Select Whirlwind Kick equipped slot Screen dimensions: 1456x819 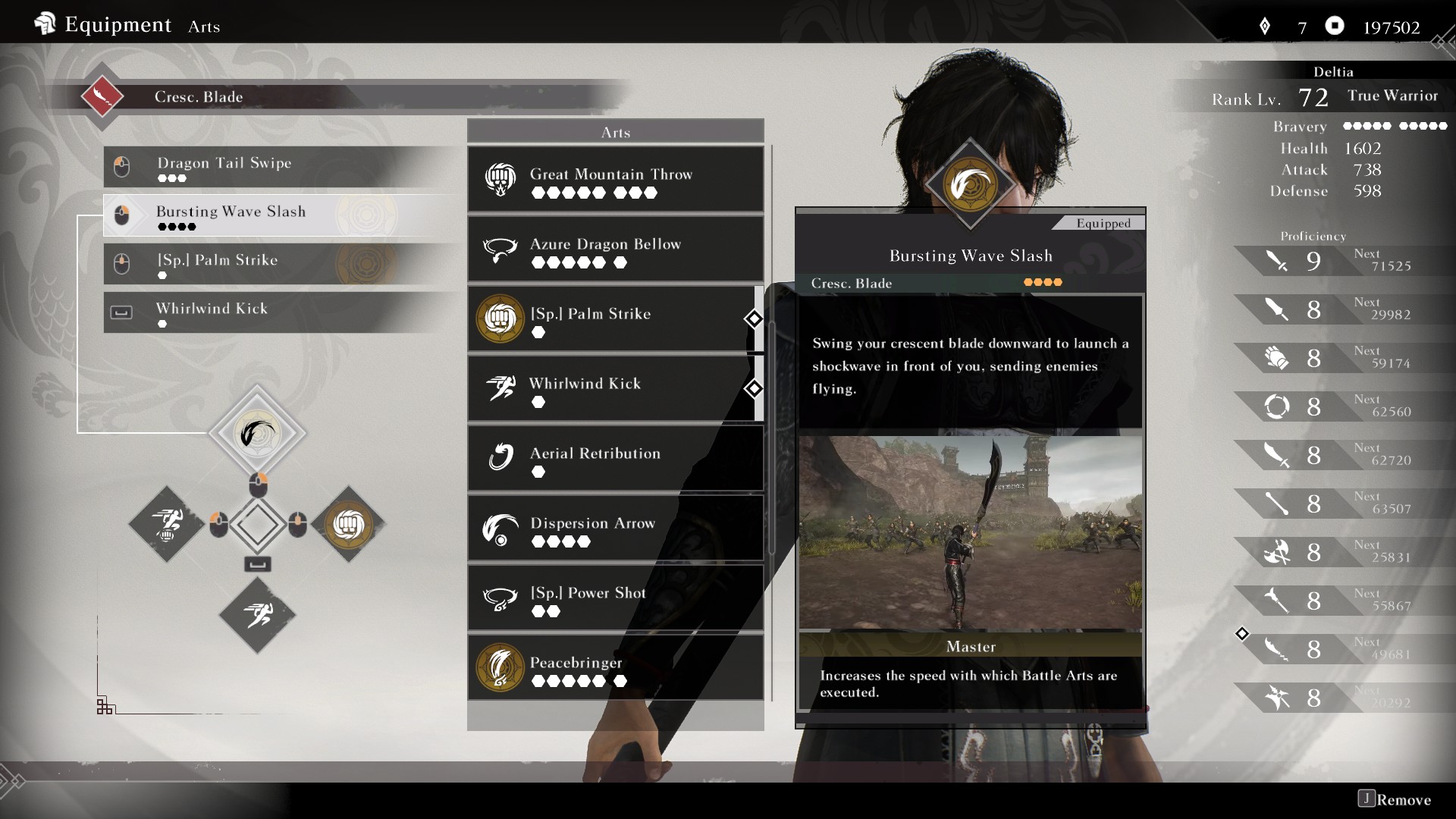click(x=281, y=312)
